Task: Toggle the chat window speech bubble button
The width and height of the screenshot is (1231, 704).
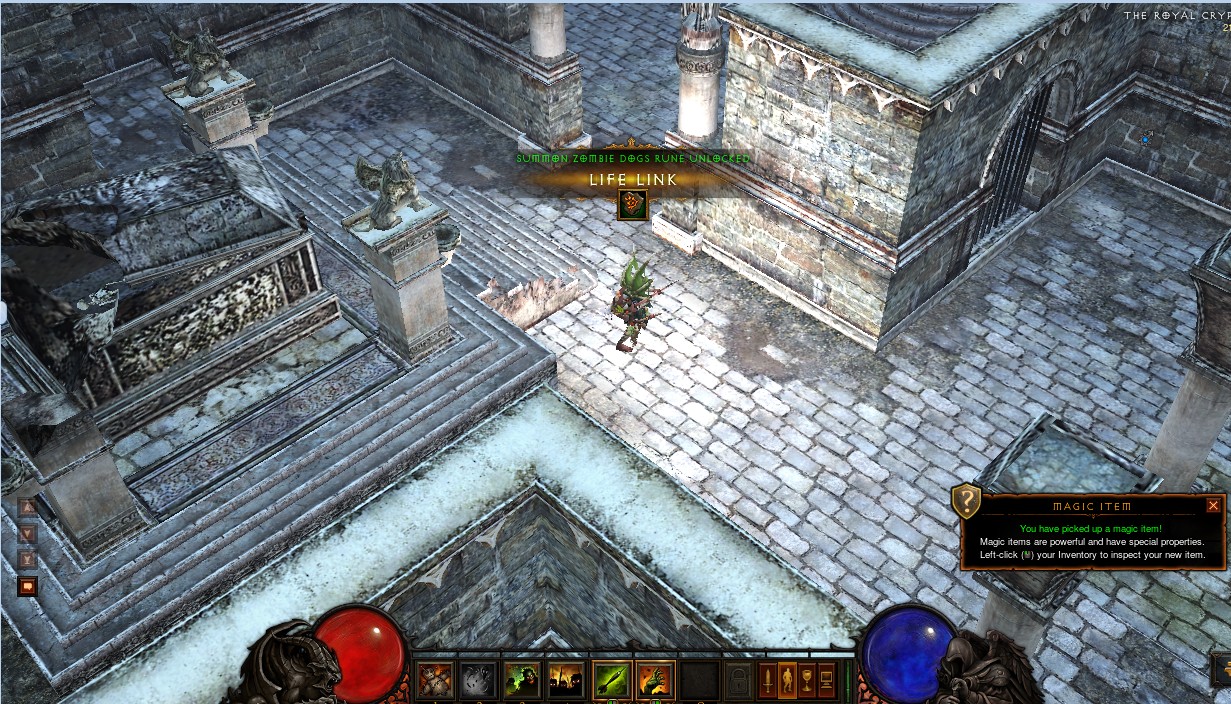Action: coord(28,586)
